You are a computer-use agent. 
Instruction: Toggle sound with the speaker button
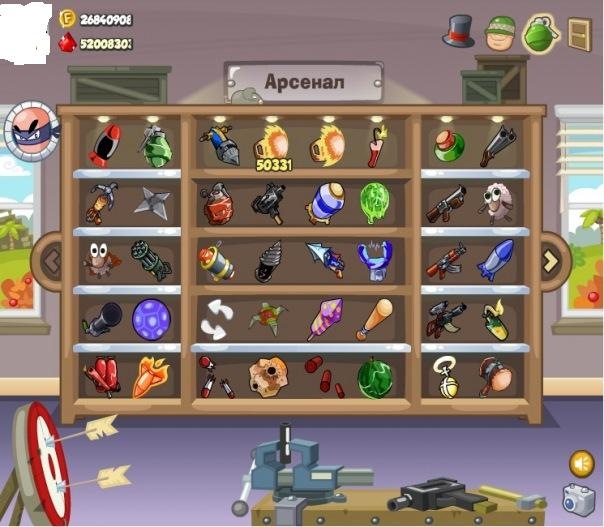click(581, 463)
